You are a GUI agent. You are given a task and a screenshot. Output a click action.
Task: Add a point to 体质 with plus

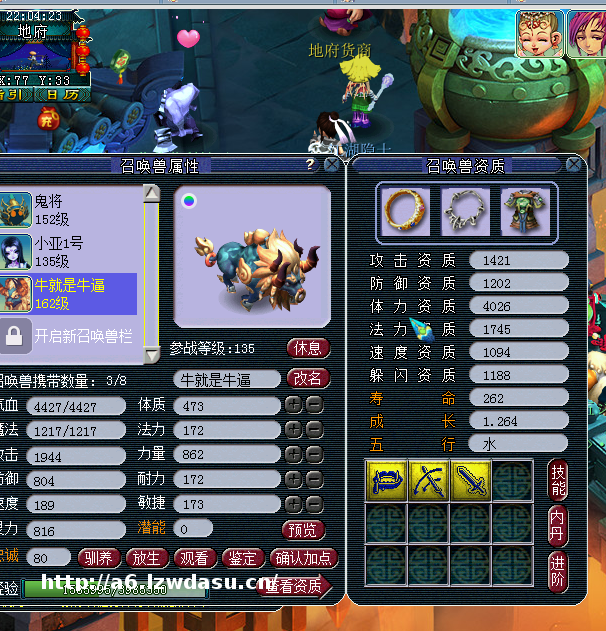293,405
